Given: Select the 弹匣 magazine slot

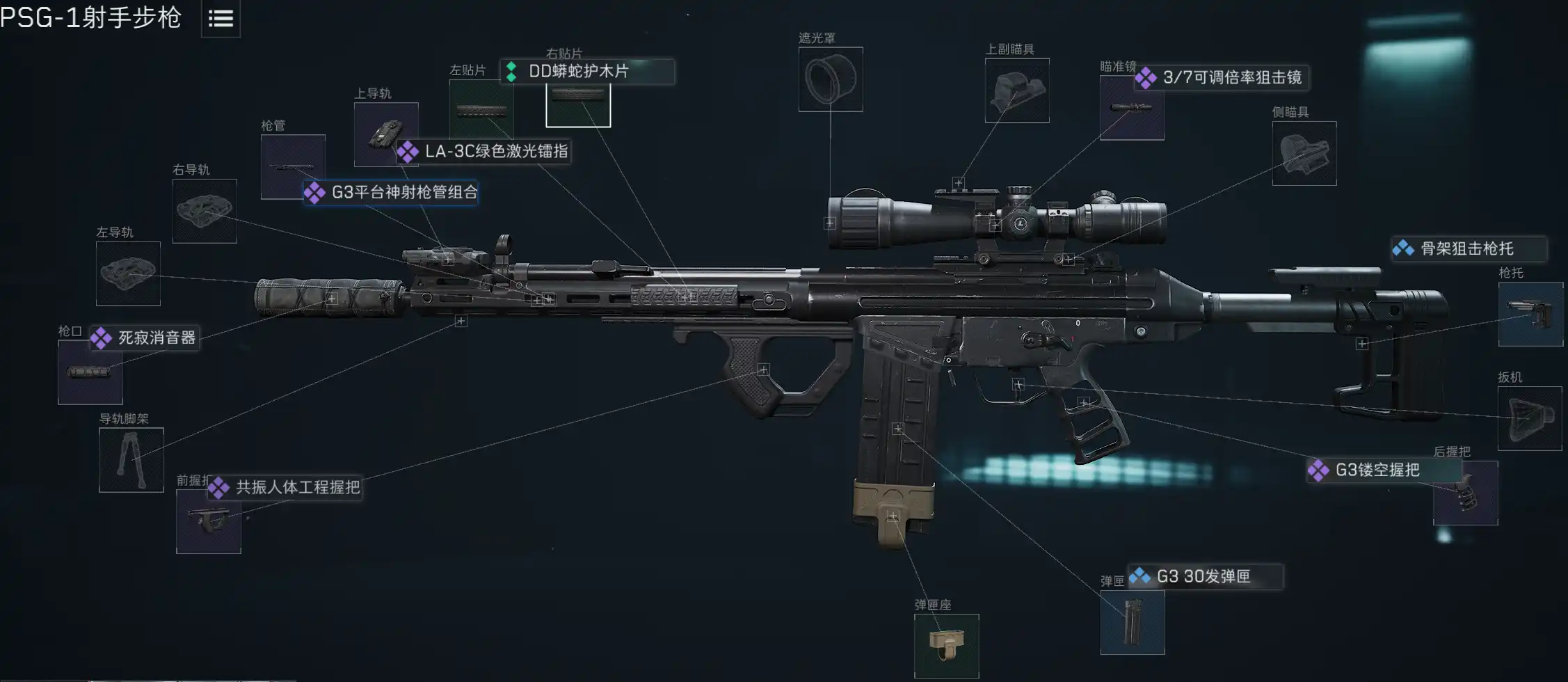Looking at the screenshot, I should (x=1133, y=622).
